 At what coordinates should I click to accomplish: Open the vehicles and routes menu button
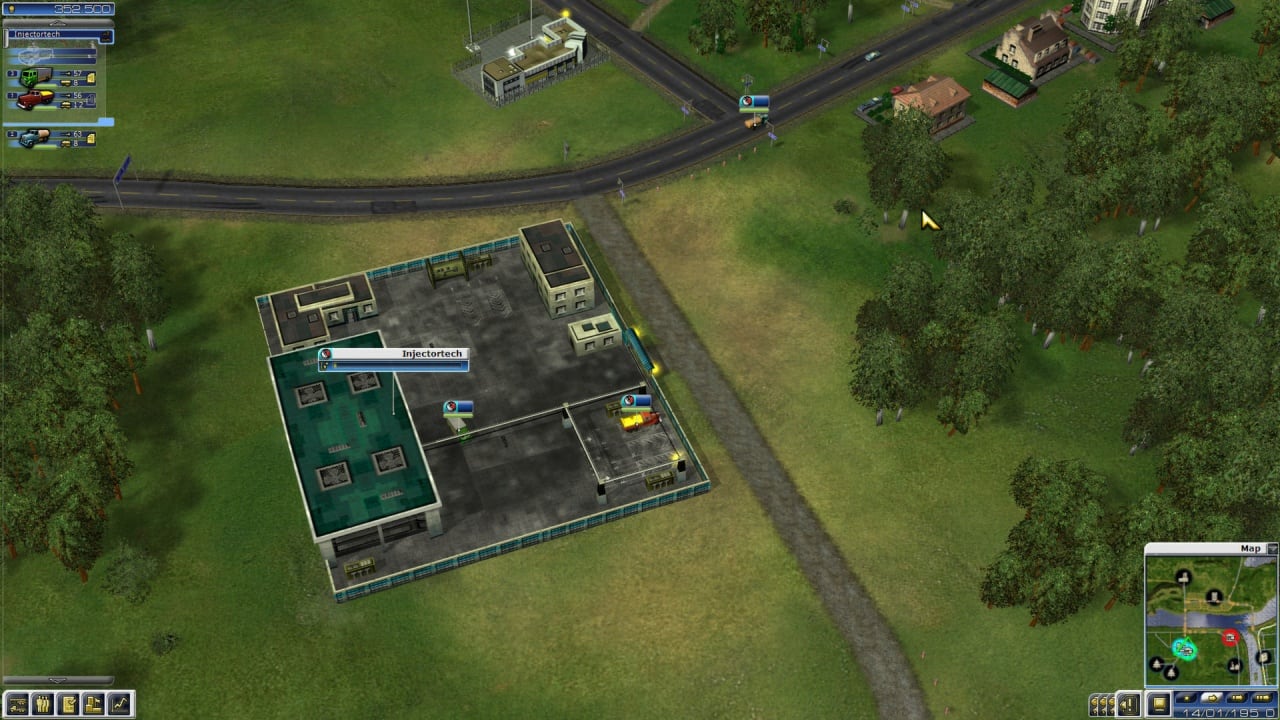pyautogui.click(x=17, y=704)
